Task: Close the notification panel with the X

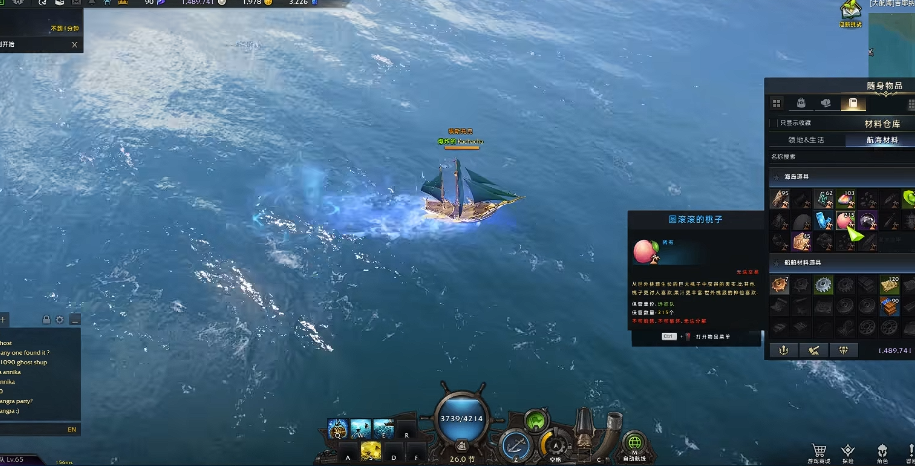Action: (74, 44)
